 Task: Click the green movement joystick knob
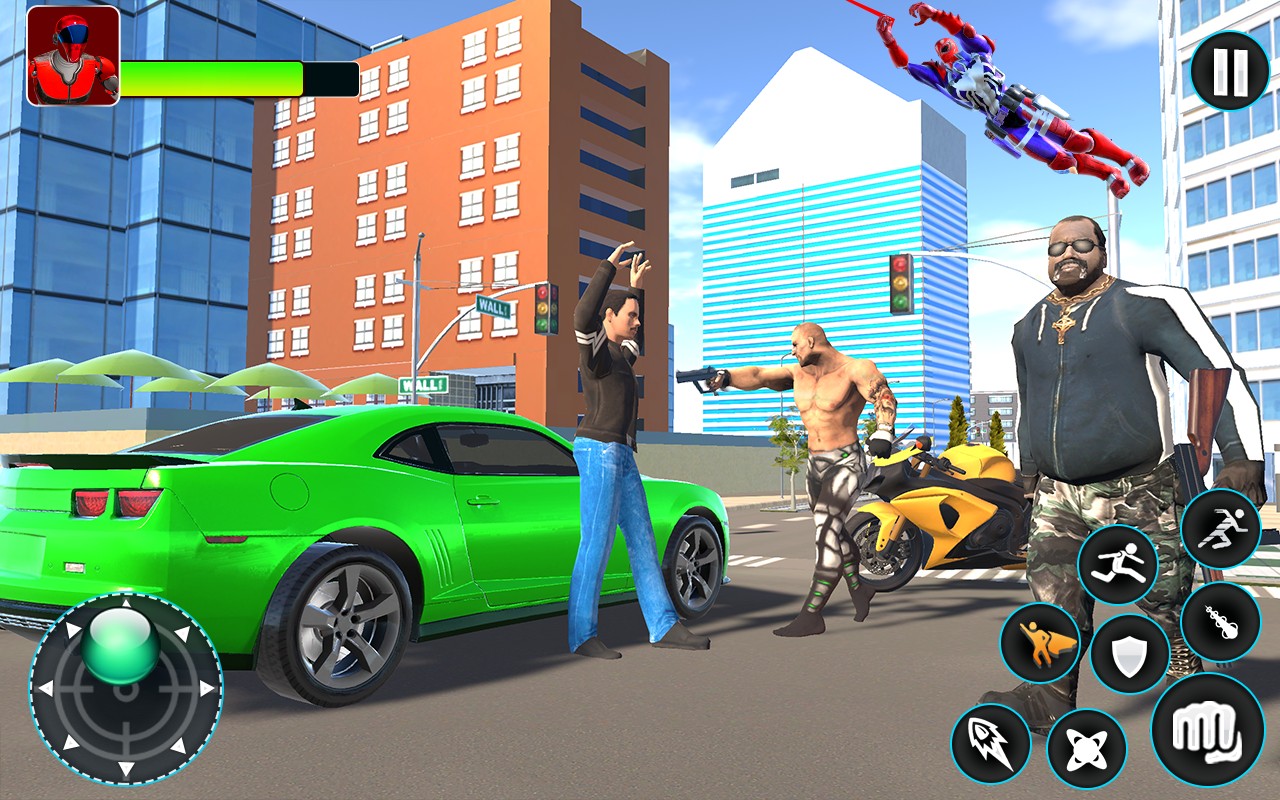point(123,648)
